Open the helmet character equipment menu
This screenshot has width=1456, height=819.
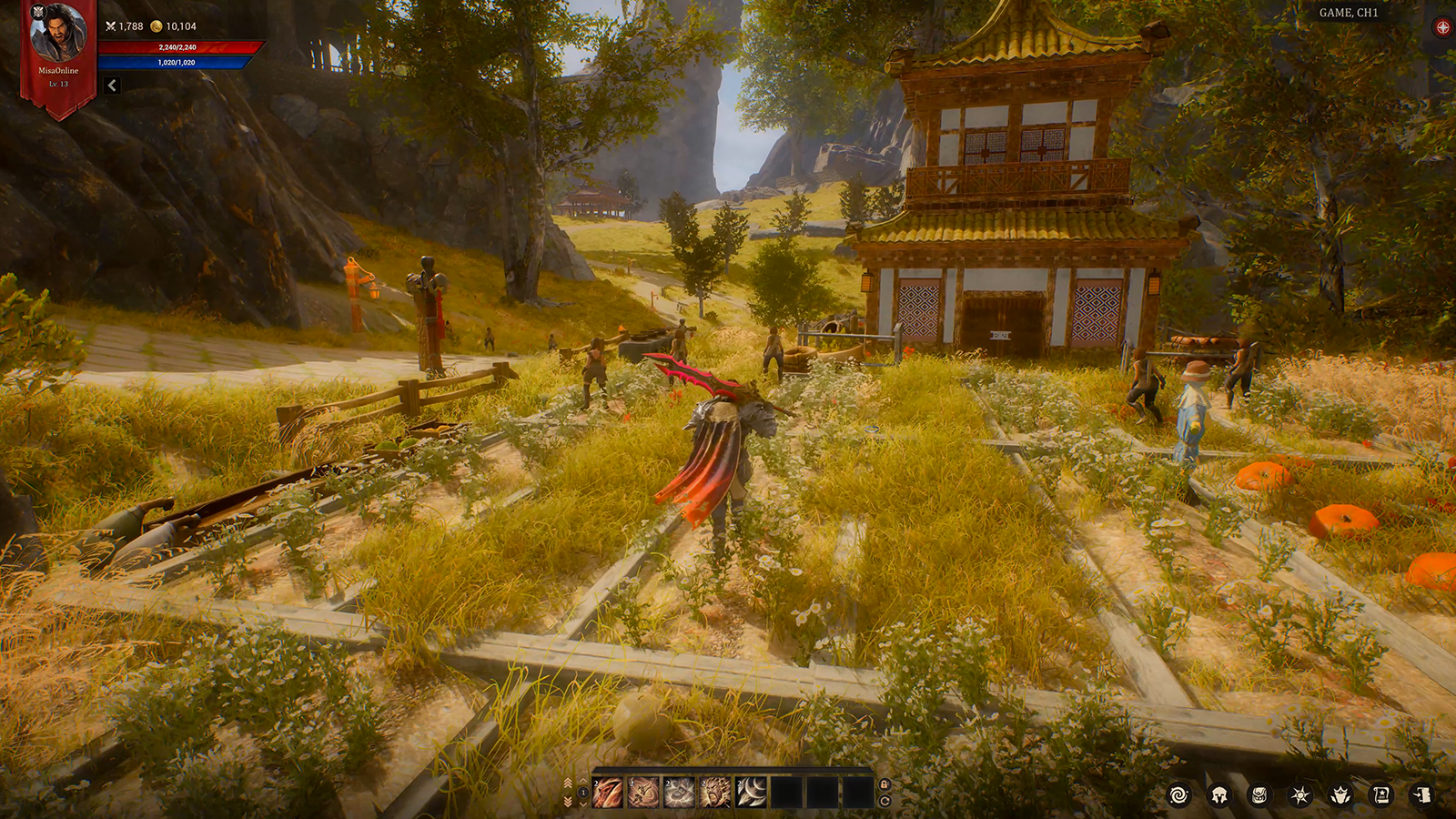[x=1219, y=795]
